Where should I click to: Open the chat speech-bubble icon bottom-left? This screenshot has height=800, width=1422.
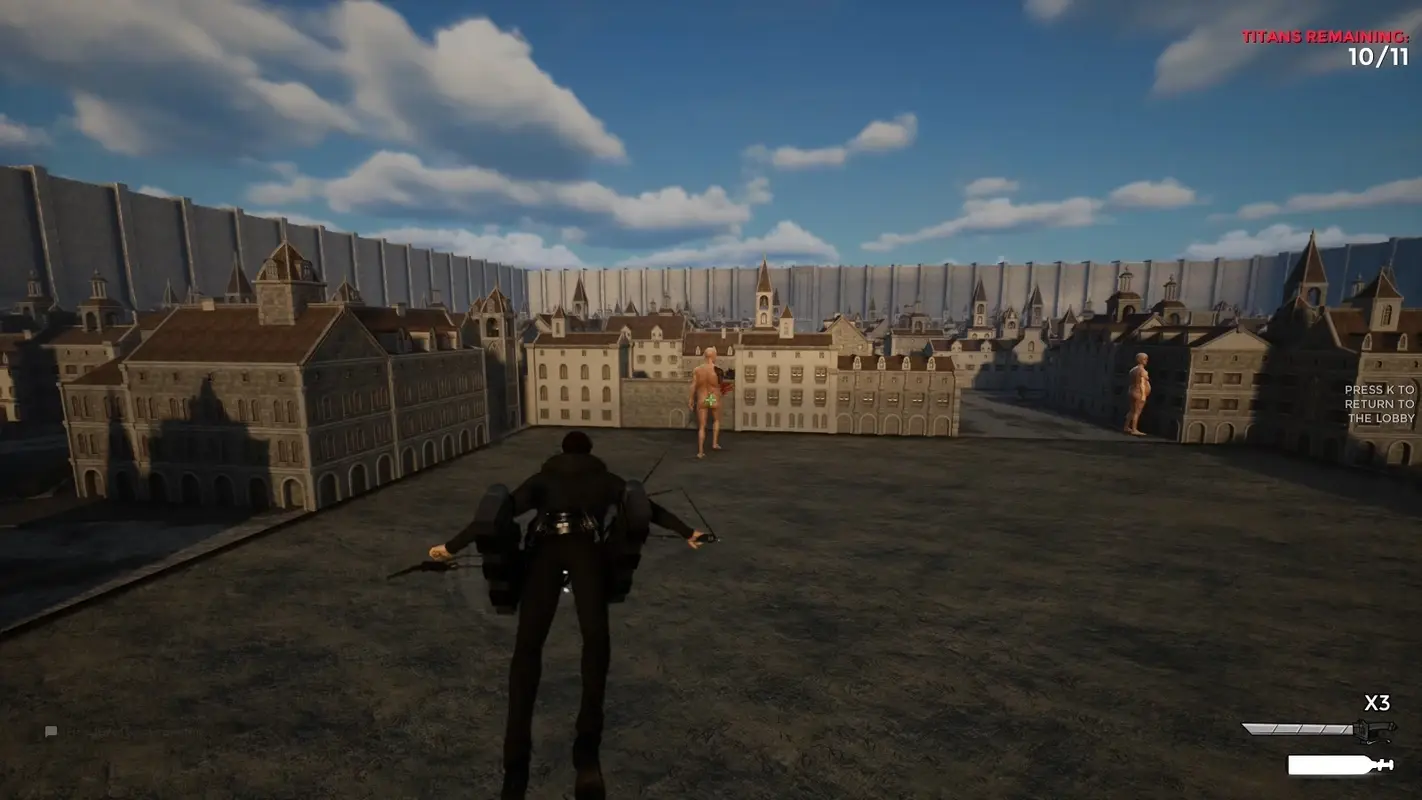(x=51, y=731)
